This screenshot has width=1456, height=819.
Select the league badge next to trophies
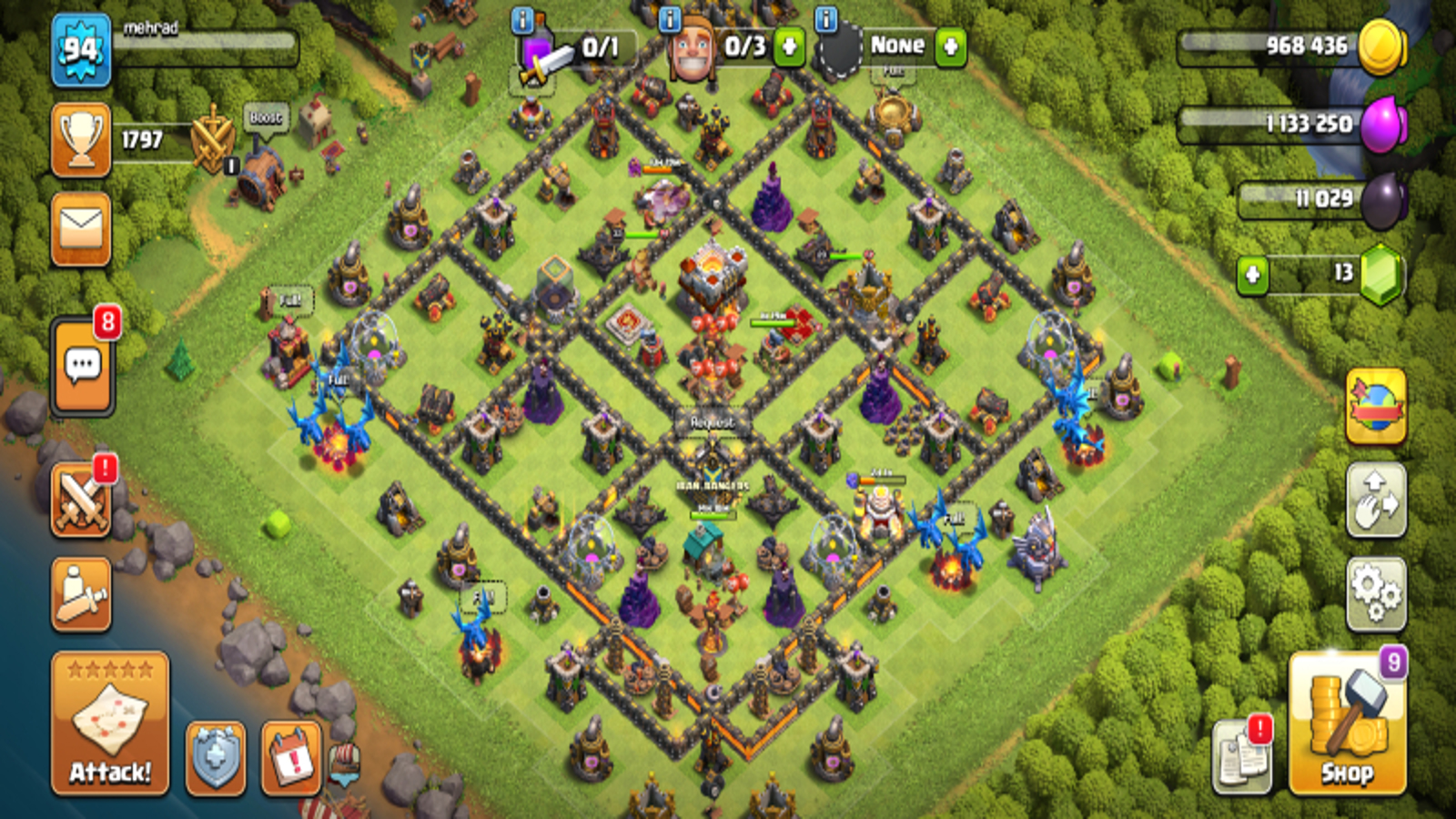pyautogui.click(x=213, y=139)
